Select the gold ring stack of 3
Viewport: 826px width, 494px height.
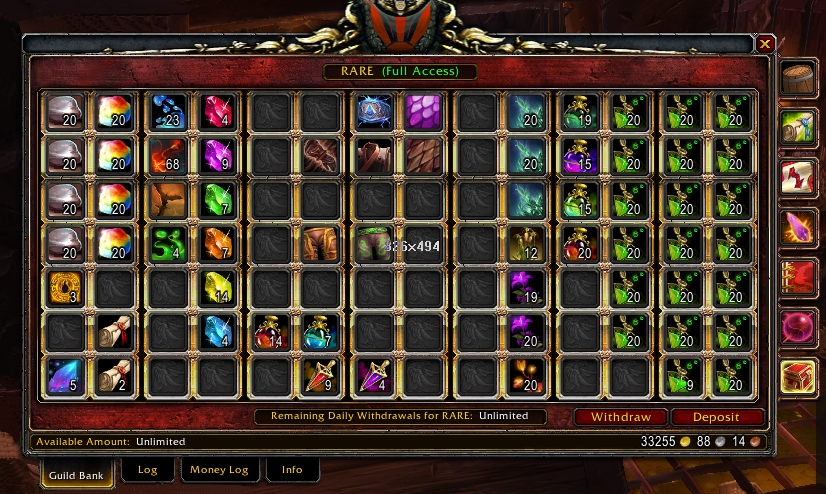click(x=66, y=289)
